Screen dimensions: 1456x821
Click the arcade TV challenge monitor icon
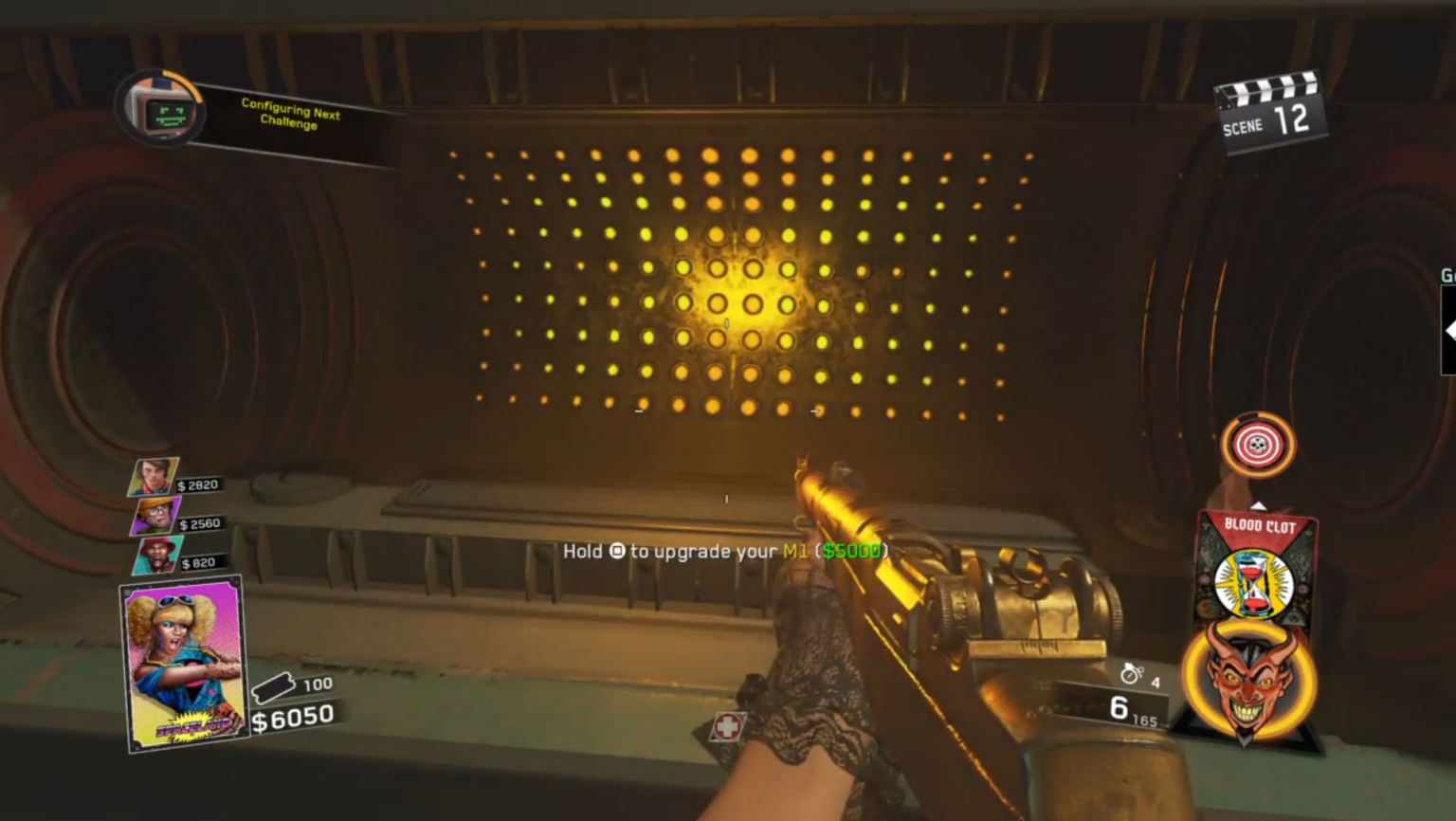[x=159, y=111]
